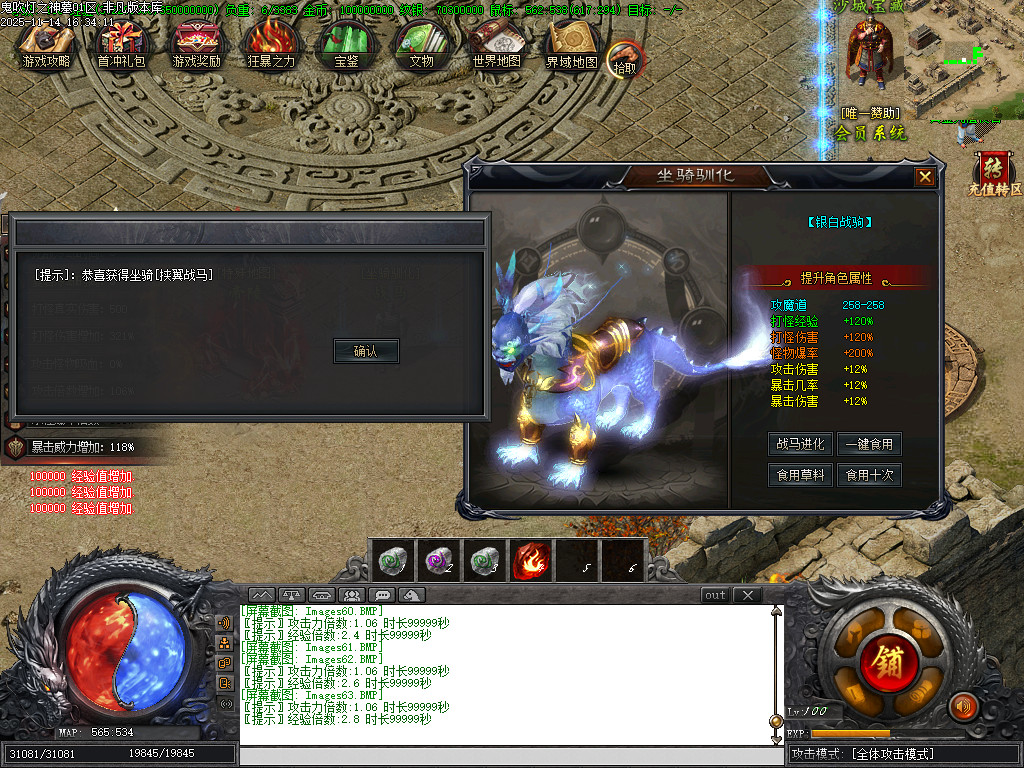The width and height of the screenshot is (1024, 768).
Task: Click the out button above chat
Action: click(x=715, y=595)
